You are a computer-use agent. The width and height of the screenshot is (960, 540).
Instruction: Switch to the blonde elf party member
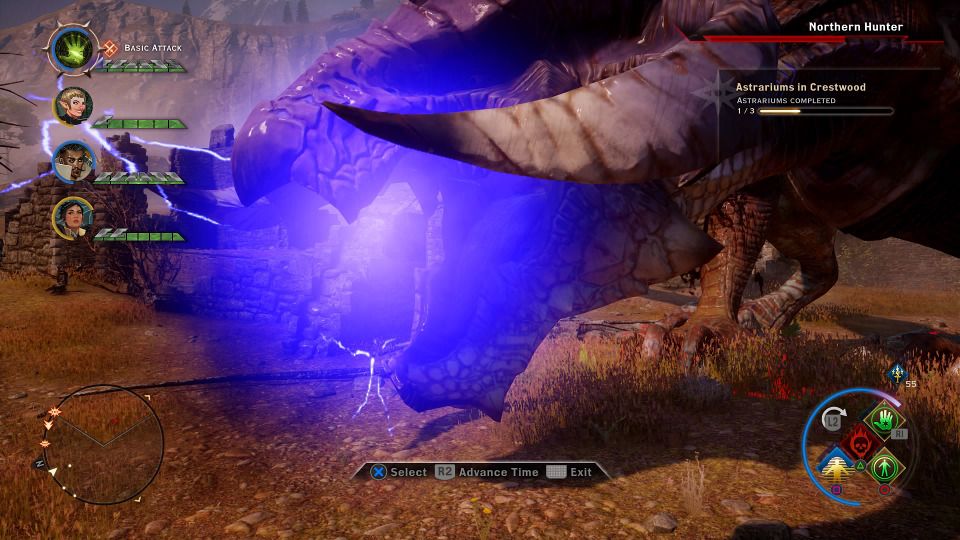pos(73,107)
